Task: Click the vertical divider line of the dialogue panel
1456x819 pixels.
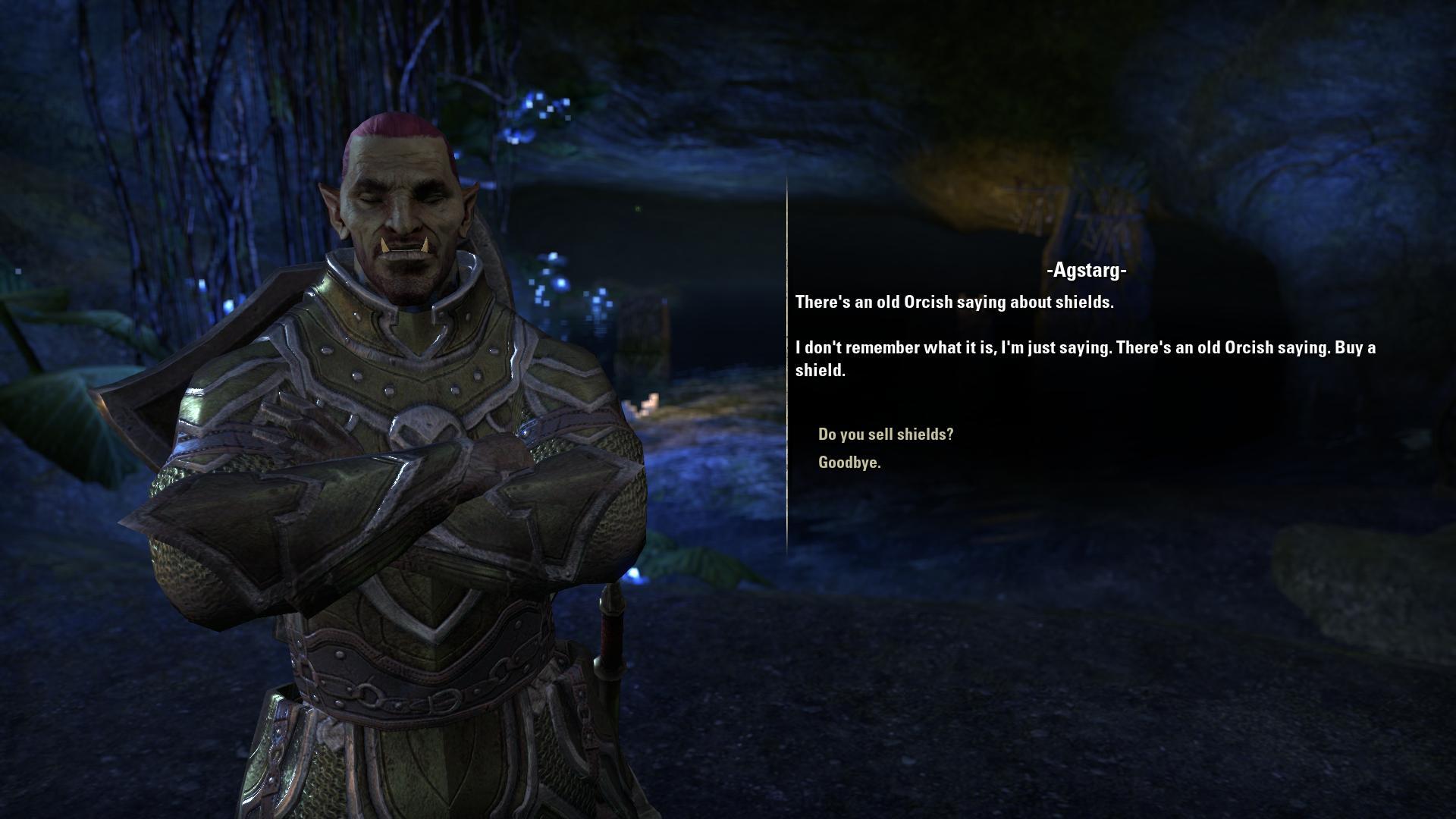Action: coord(786,379)
